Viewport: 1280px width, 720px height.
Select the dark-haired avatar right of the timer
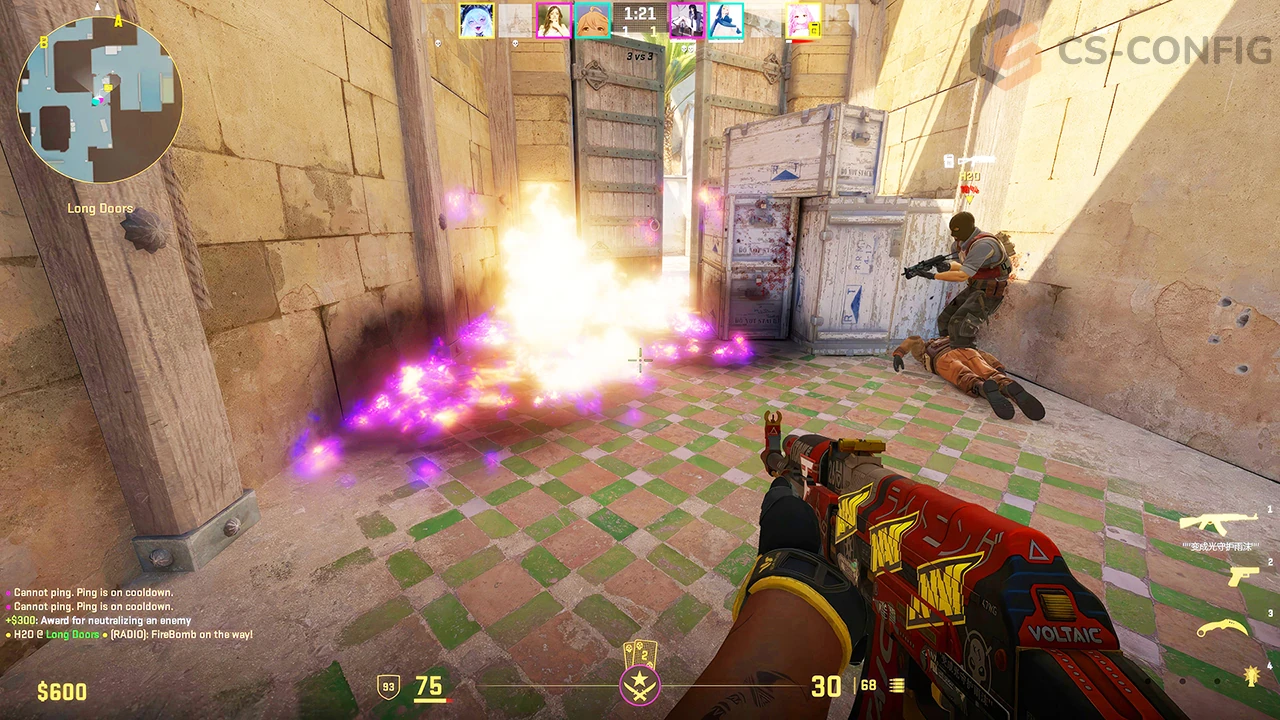point(686,21)
